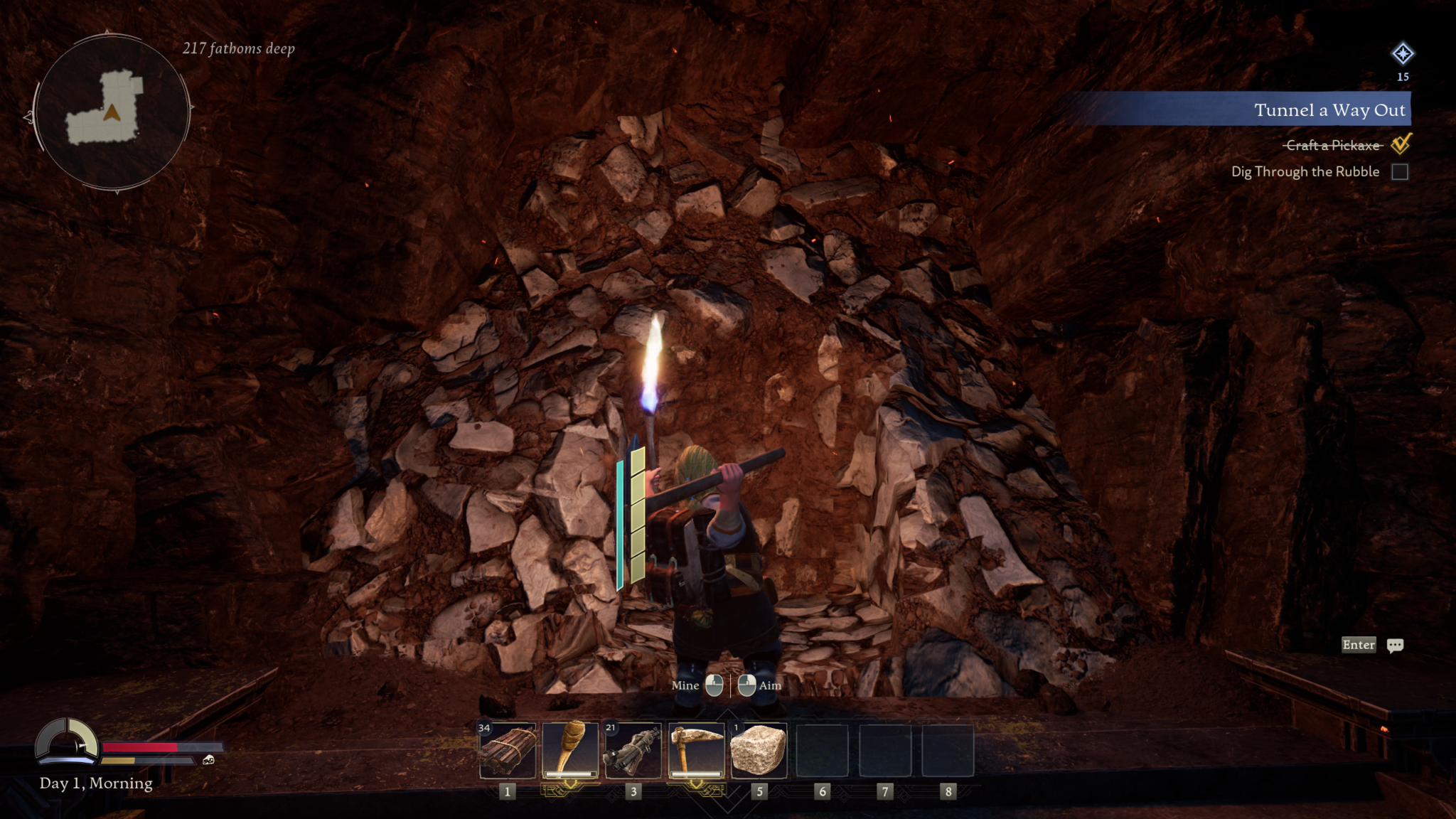This screenshot has width=1456, height=819.
Task: Click the completed Craft a Pickaxe objective
Action: (x=1332, y=146)
